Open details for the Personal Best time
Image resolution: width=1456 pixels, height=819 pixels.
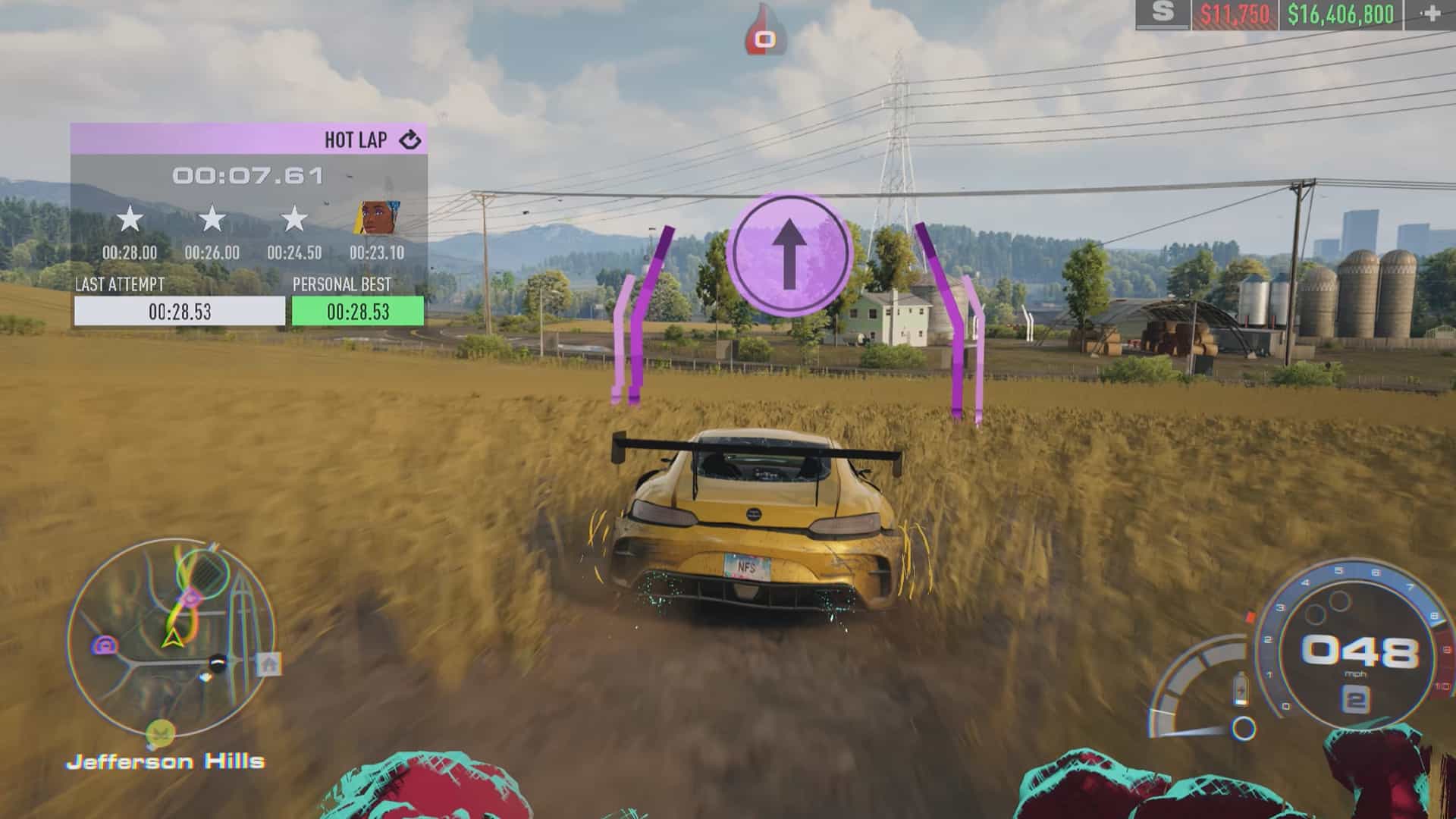click(x=356, y=309)
